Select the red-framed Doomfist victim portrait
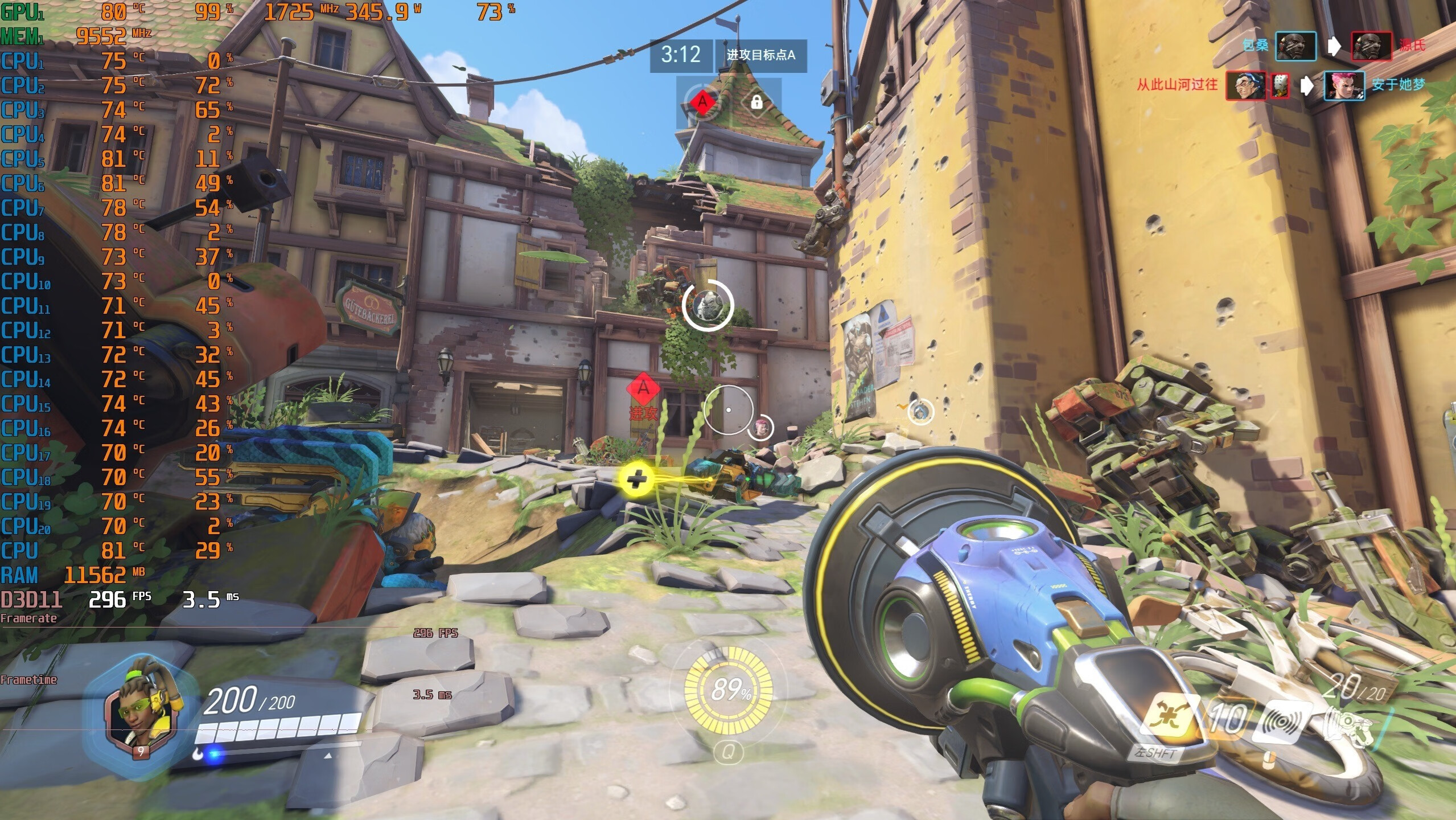 click(x=1371, y=46)
